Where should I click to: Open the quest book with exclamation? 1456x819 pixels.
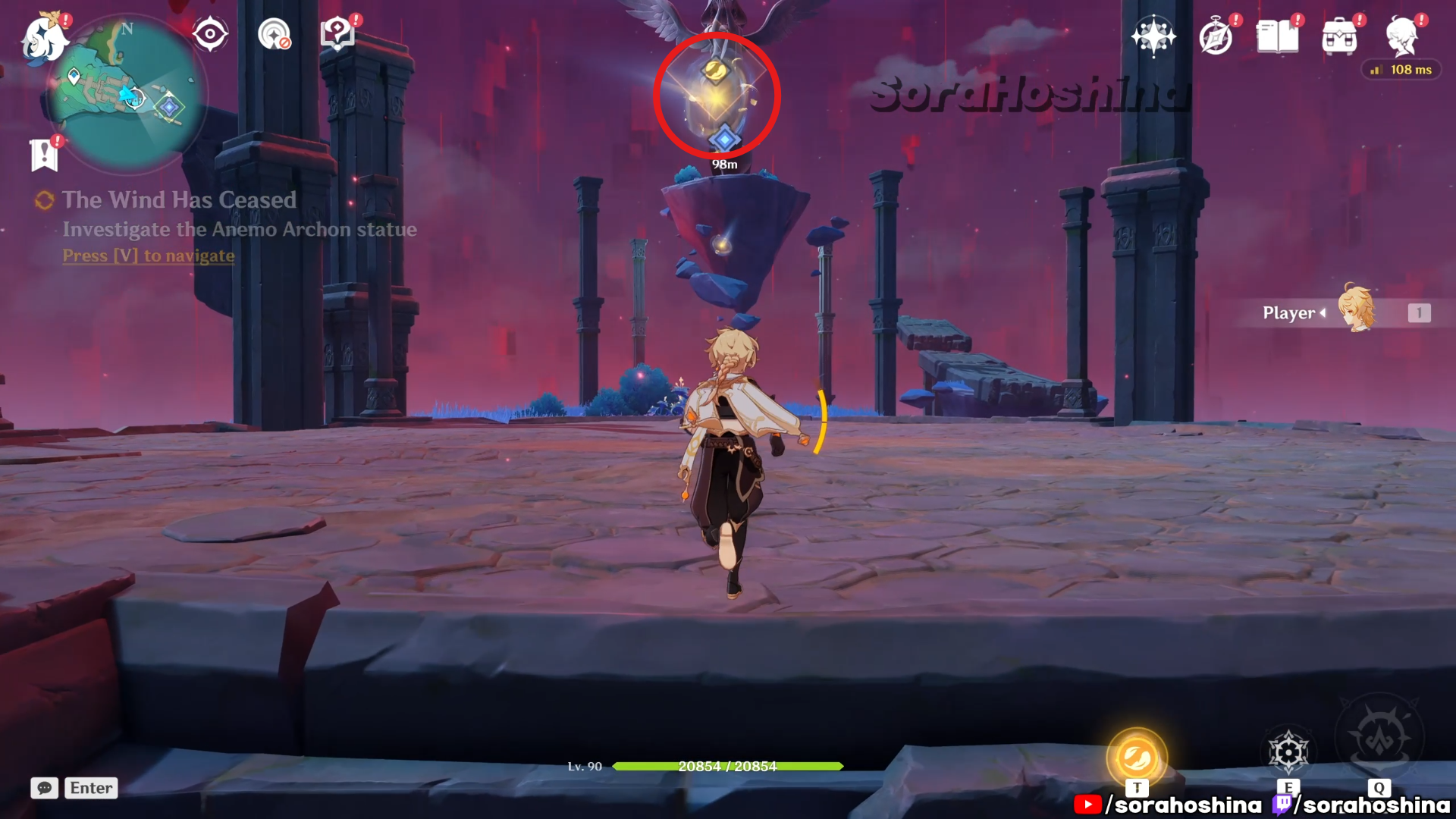(337, 34)
